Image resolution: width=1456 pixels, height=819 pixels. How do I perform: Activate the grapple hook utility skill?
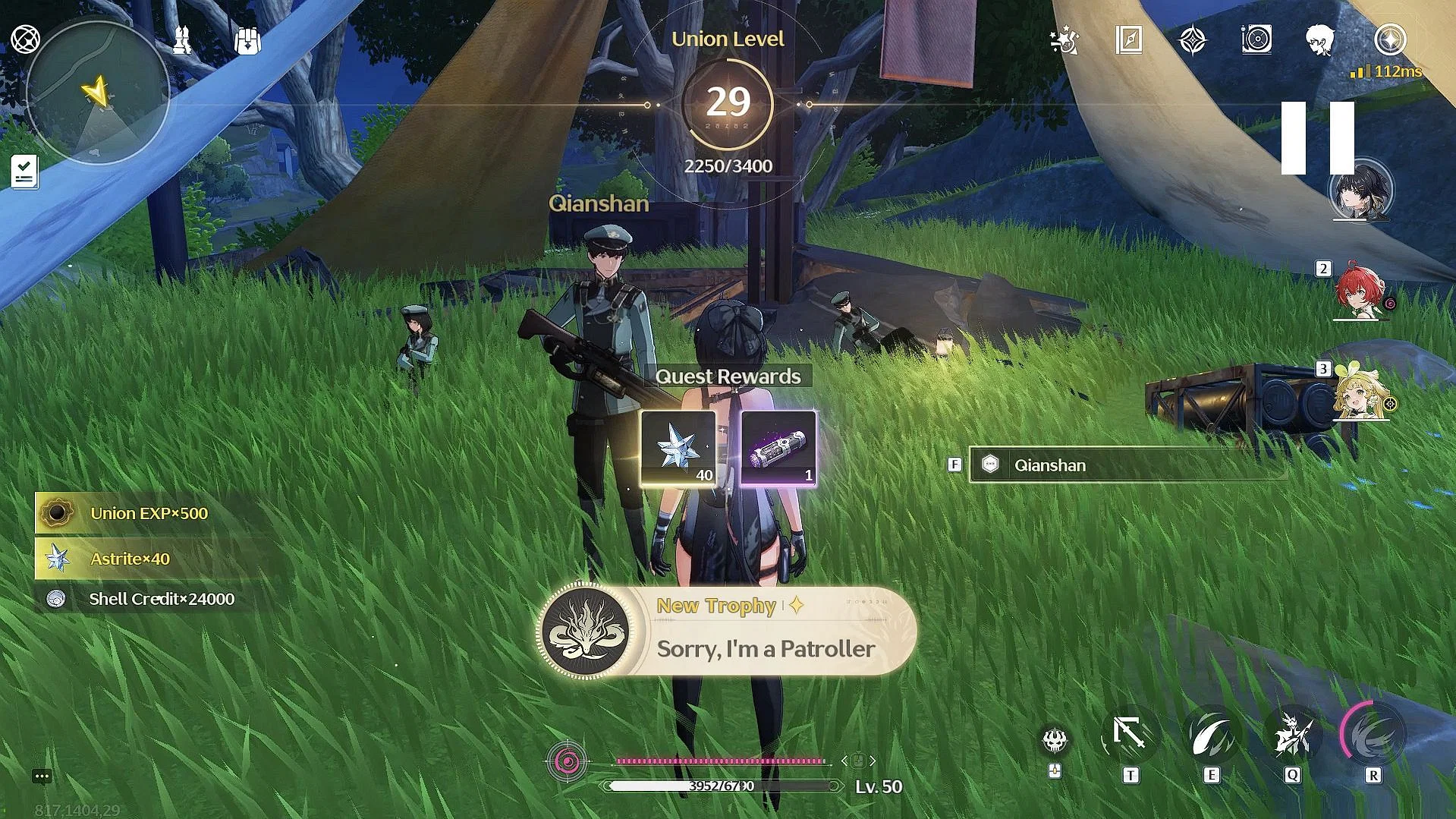coord(1130,736)
